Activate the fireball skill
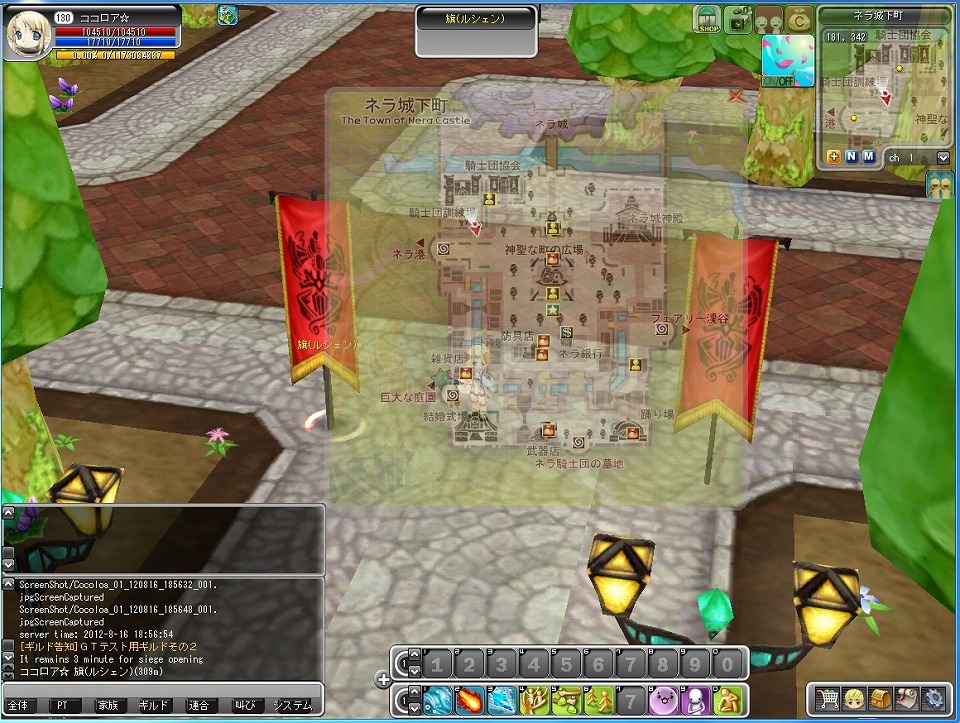This screenshot has height=723, width=960. 469,699
